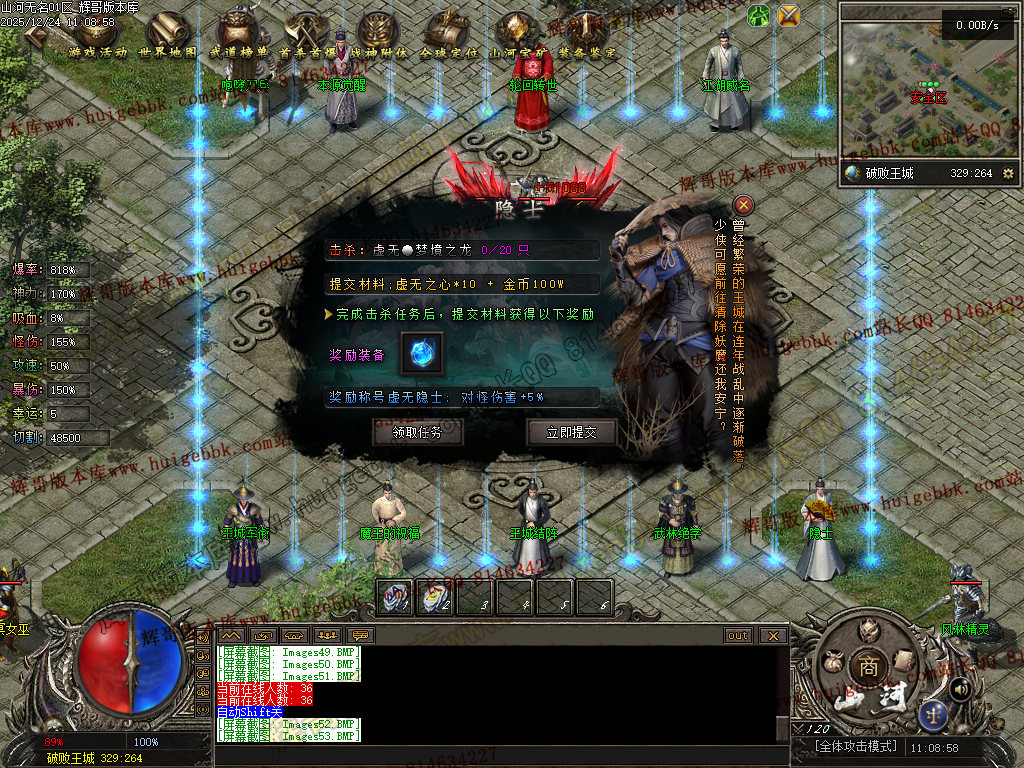Image resolution: width=1024 pixels, height=768 pixels.
Task: Open minimap settings gear icon
Action: pyautogui.click(x=1007, y=173)
